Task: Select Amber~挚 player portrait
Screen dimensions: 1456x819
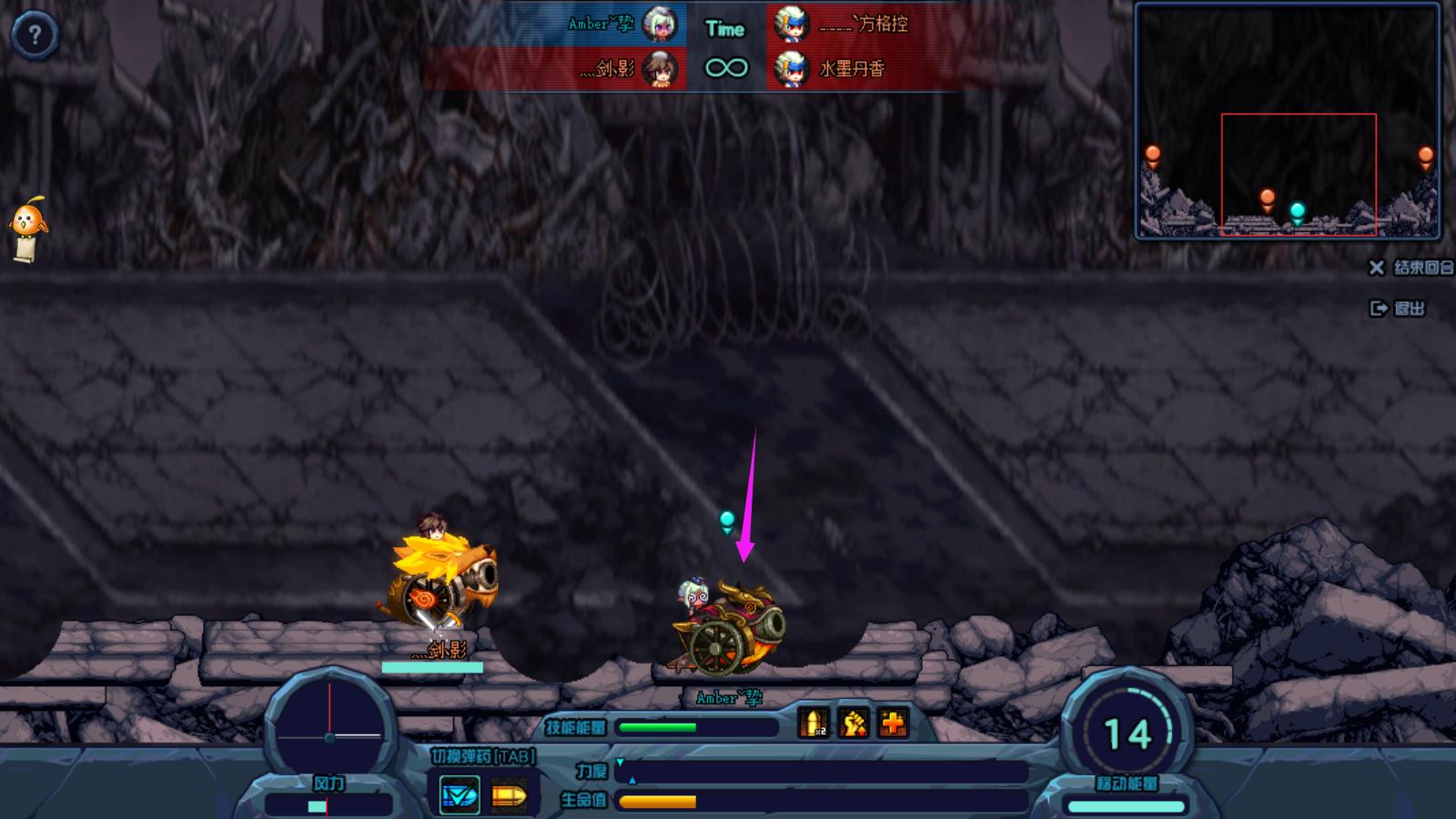Action: (x=659, y=25)
